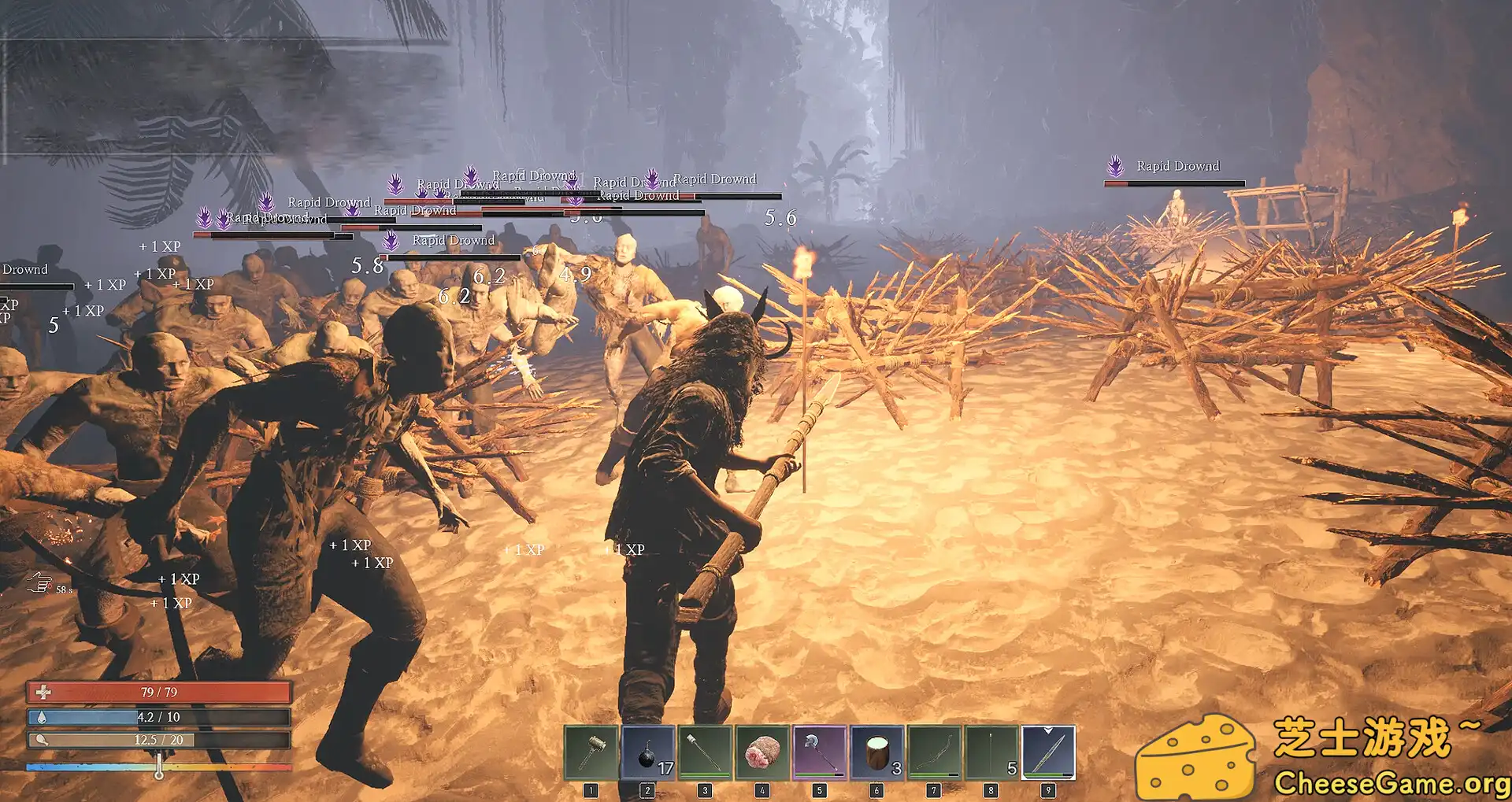
Task: Select the raw meat hotbar slot
Action: 762,752
